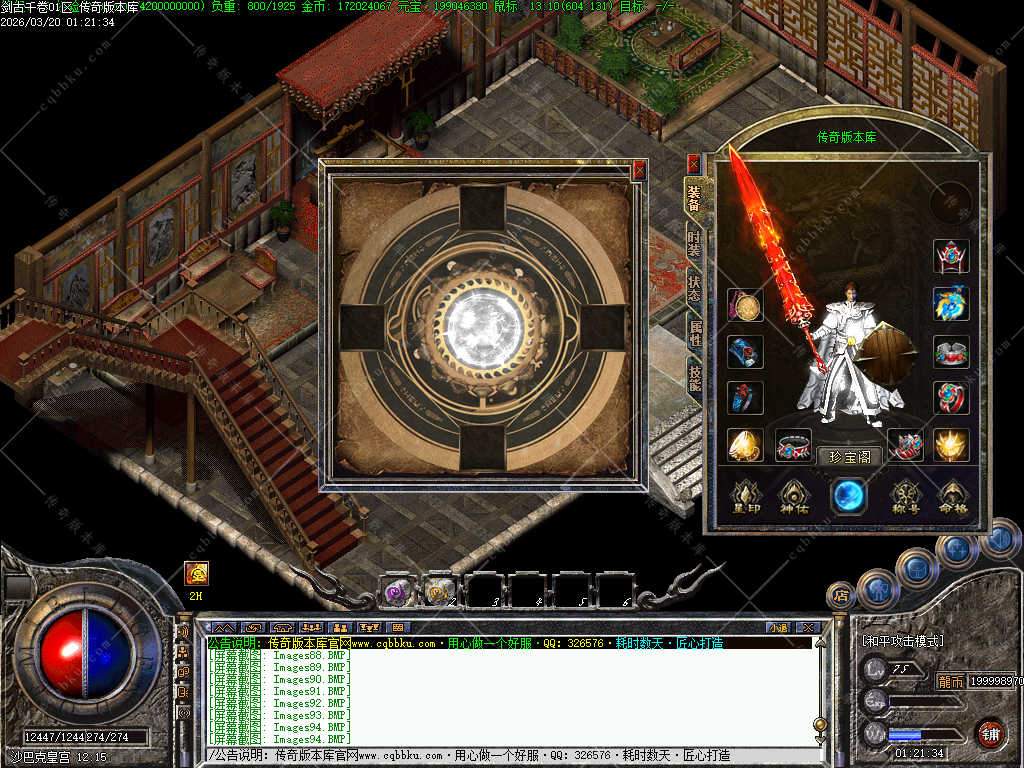Click the glowing blue orb button
The width and height of the screenshot is (1024, 768).
[848, 494]
